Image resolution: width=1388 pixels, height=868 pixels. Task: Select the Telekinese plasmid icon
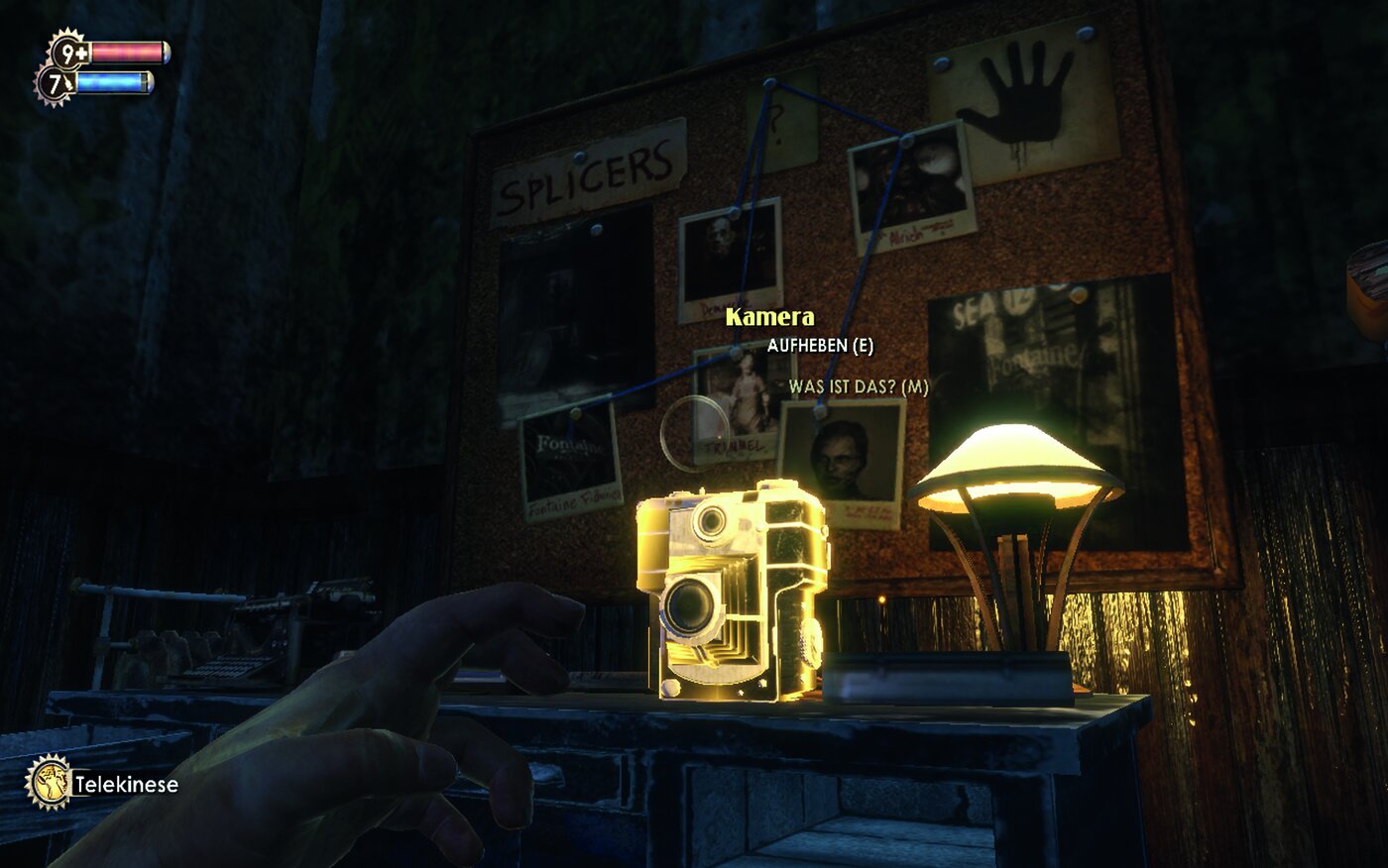[x=48, y=782]
